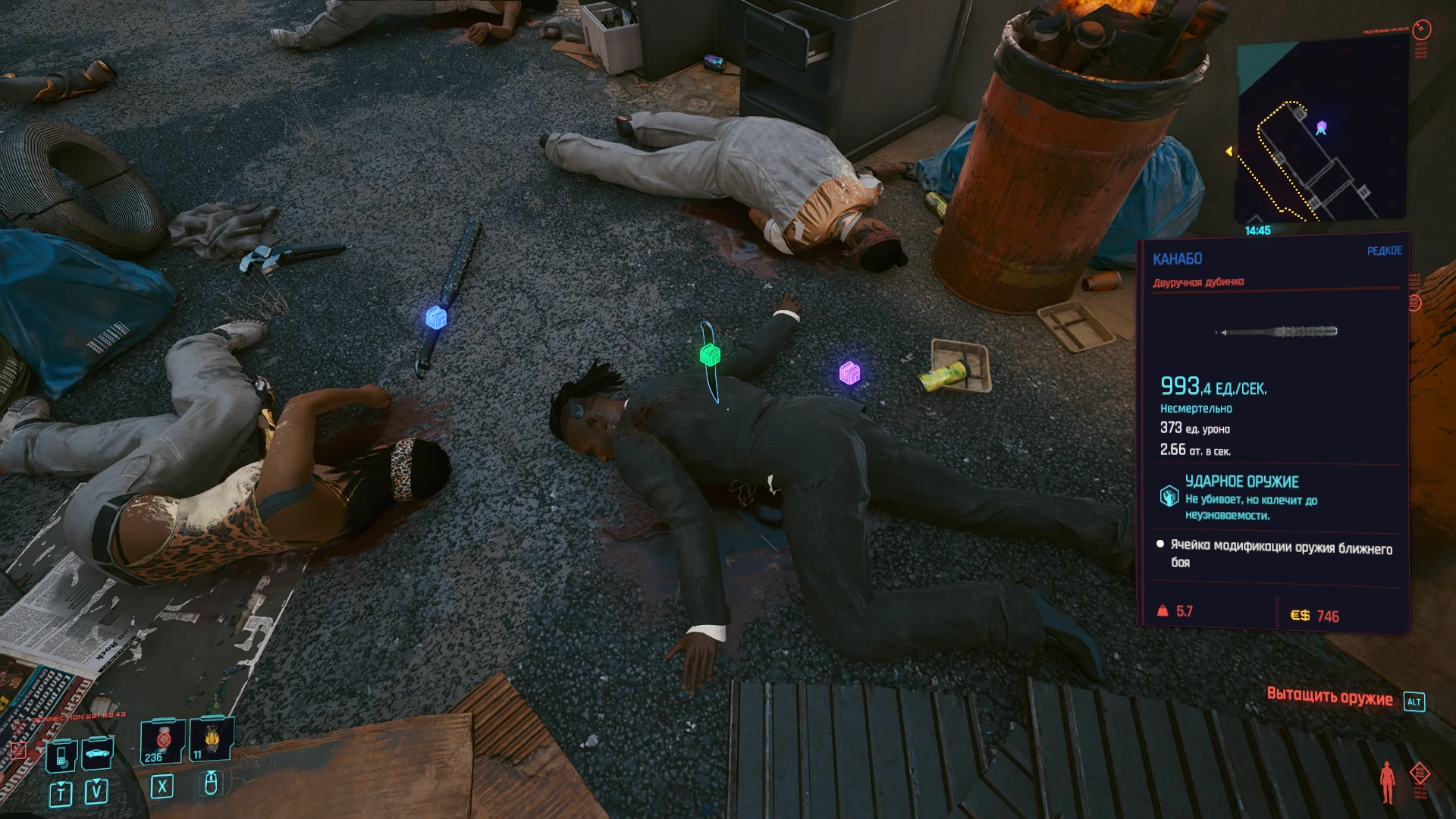Select the Вытащить оружие action label

tap(1329, 698)
